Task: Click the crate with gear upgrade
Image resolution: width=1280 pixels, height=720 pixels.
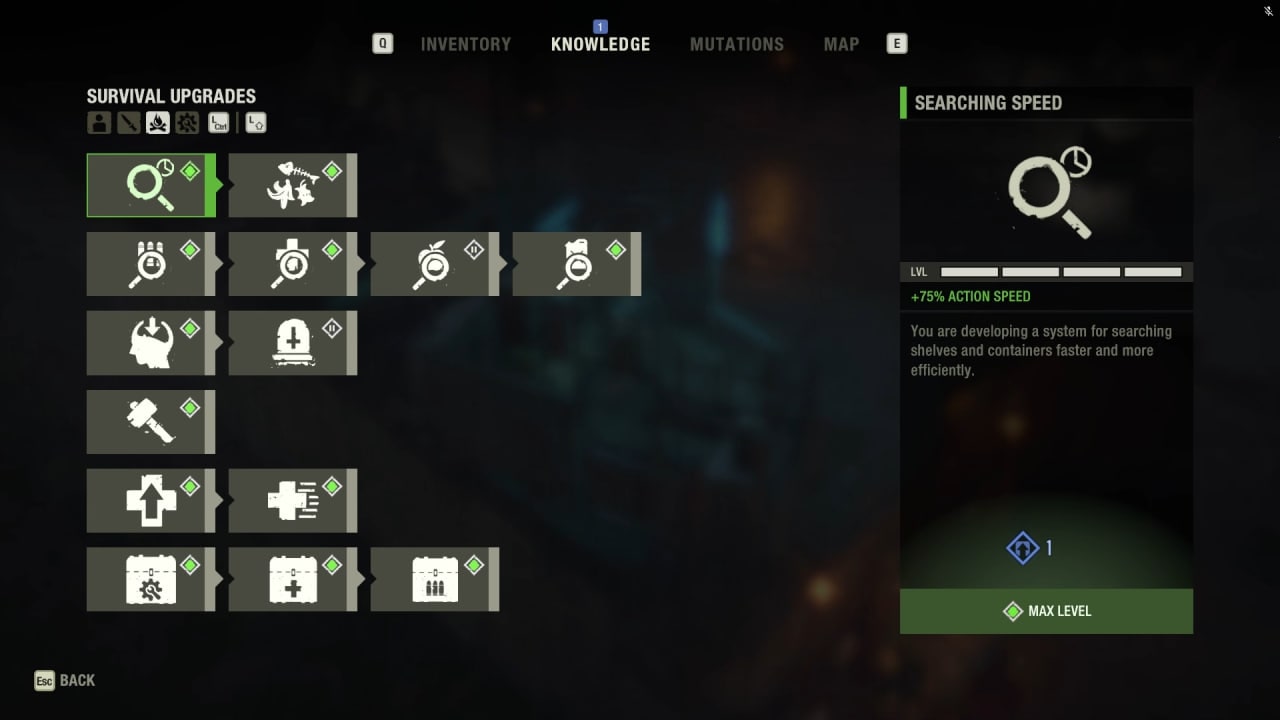Action: pos(150,578)
